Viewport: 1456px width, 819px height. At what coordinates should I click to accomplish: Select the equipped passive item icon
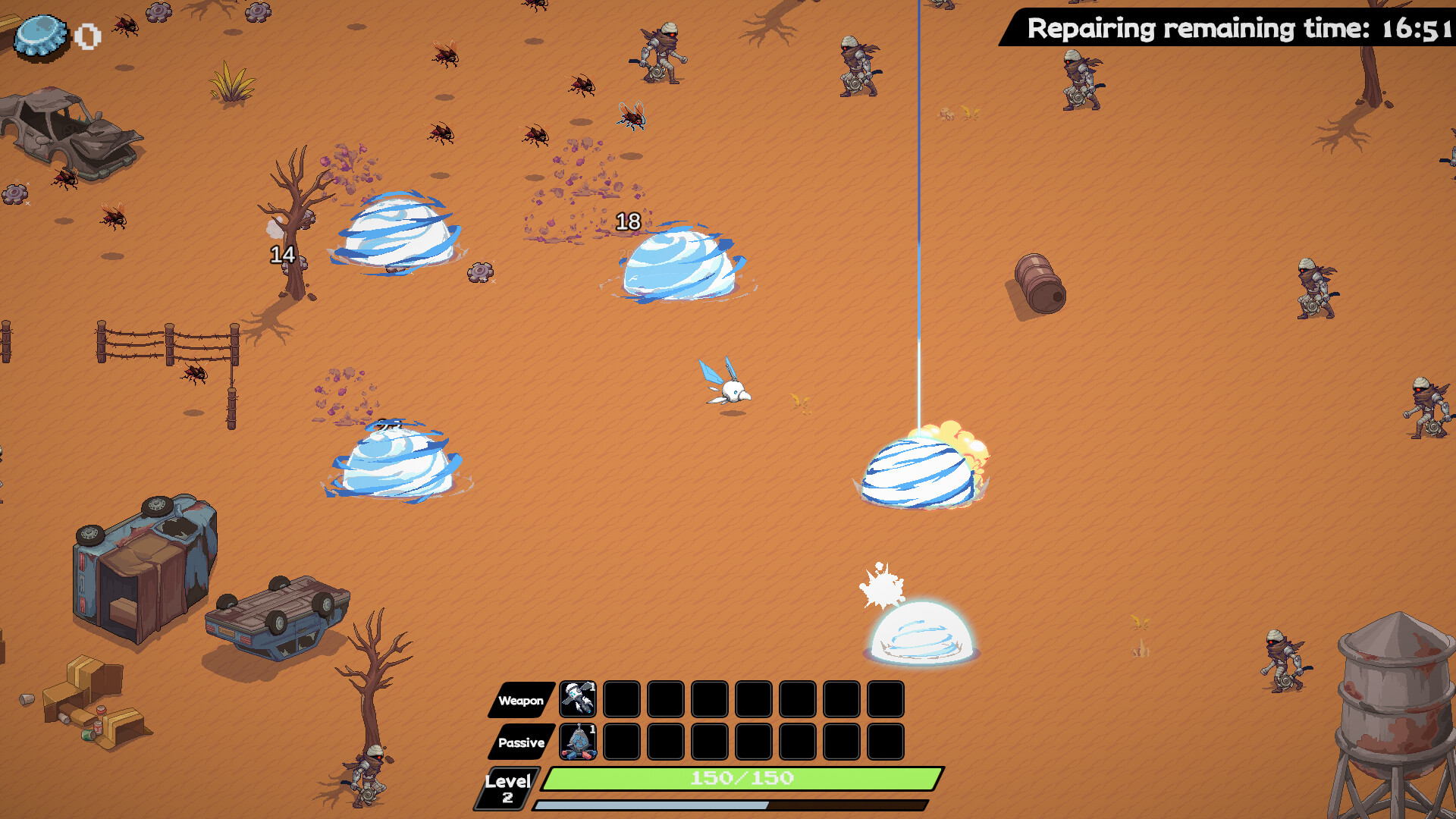[579, 741]
